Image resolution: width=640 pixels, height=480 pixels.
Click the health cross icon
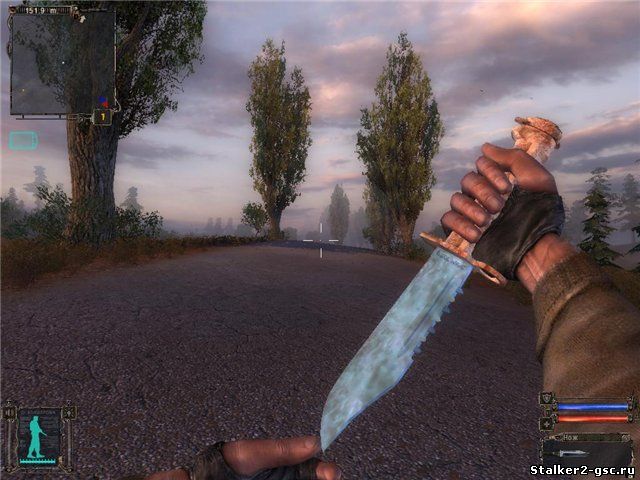tap(545, 424)
